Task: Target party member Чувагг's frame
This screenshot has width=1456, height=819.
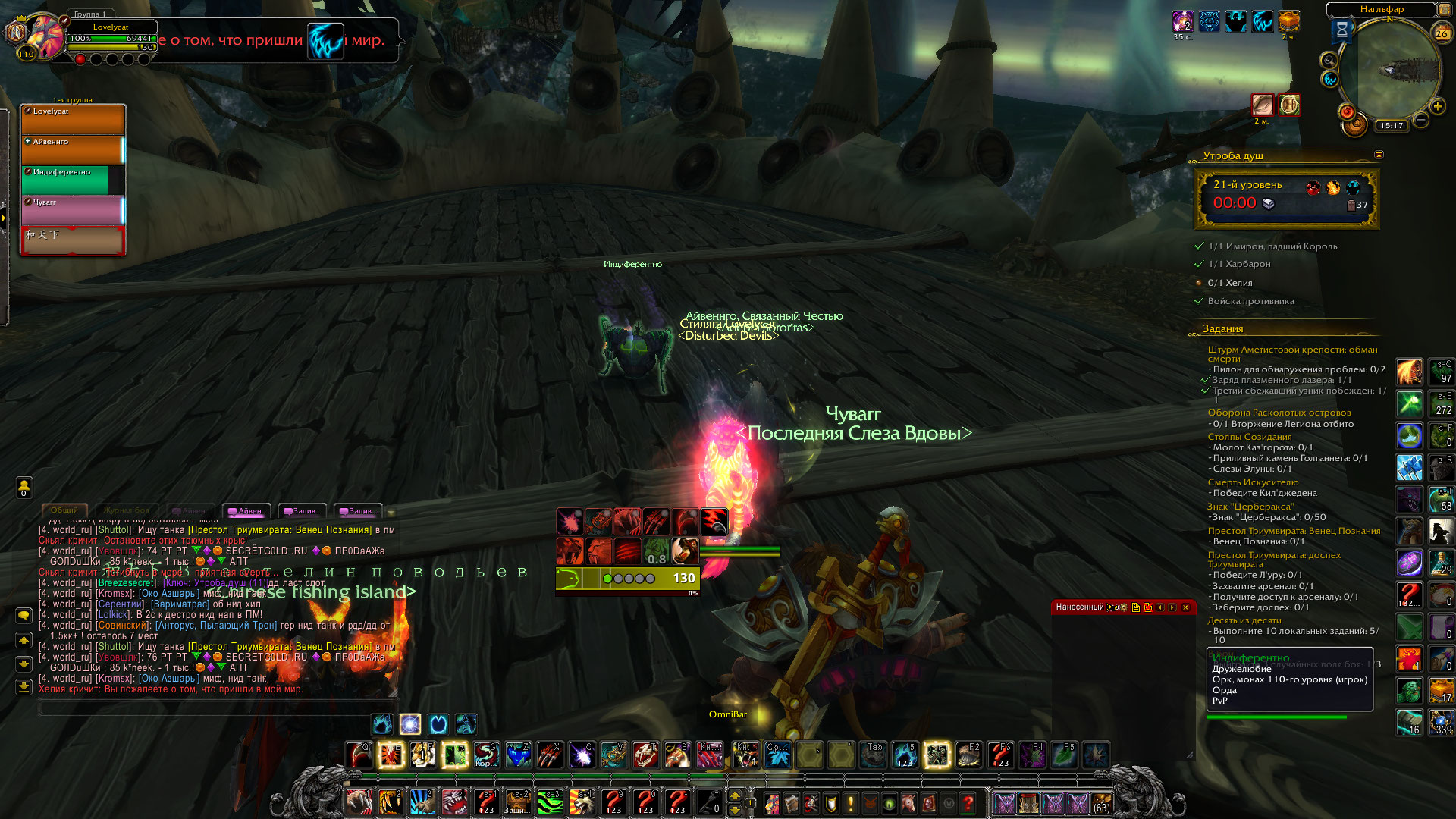Action: click(73, 210)
